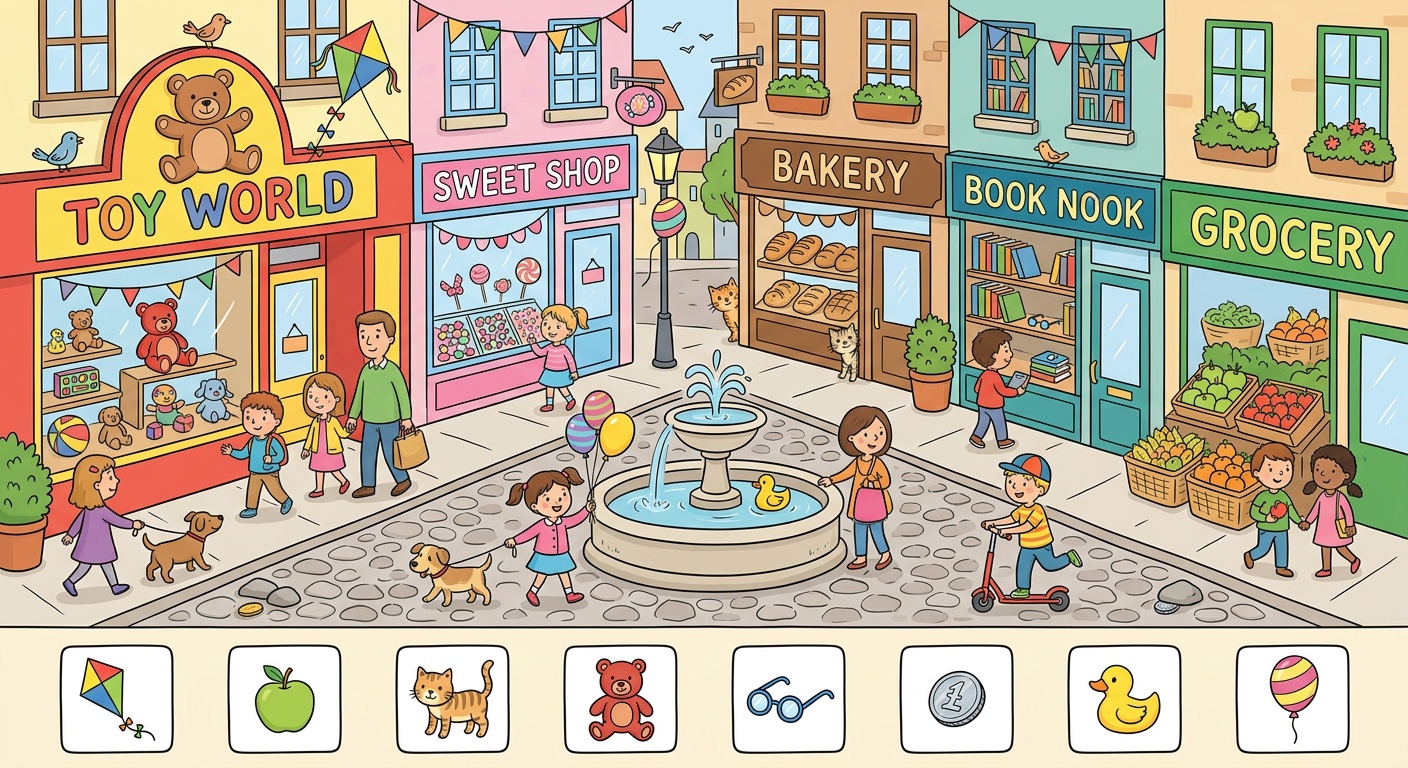The height and width of the screenshot is (768, 1408).
Task: Pick the striped balloon tile
Action: click(x=1292, y=698)
